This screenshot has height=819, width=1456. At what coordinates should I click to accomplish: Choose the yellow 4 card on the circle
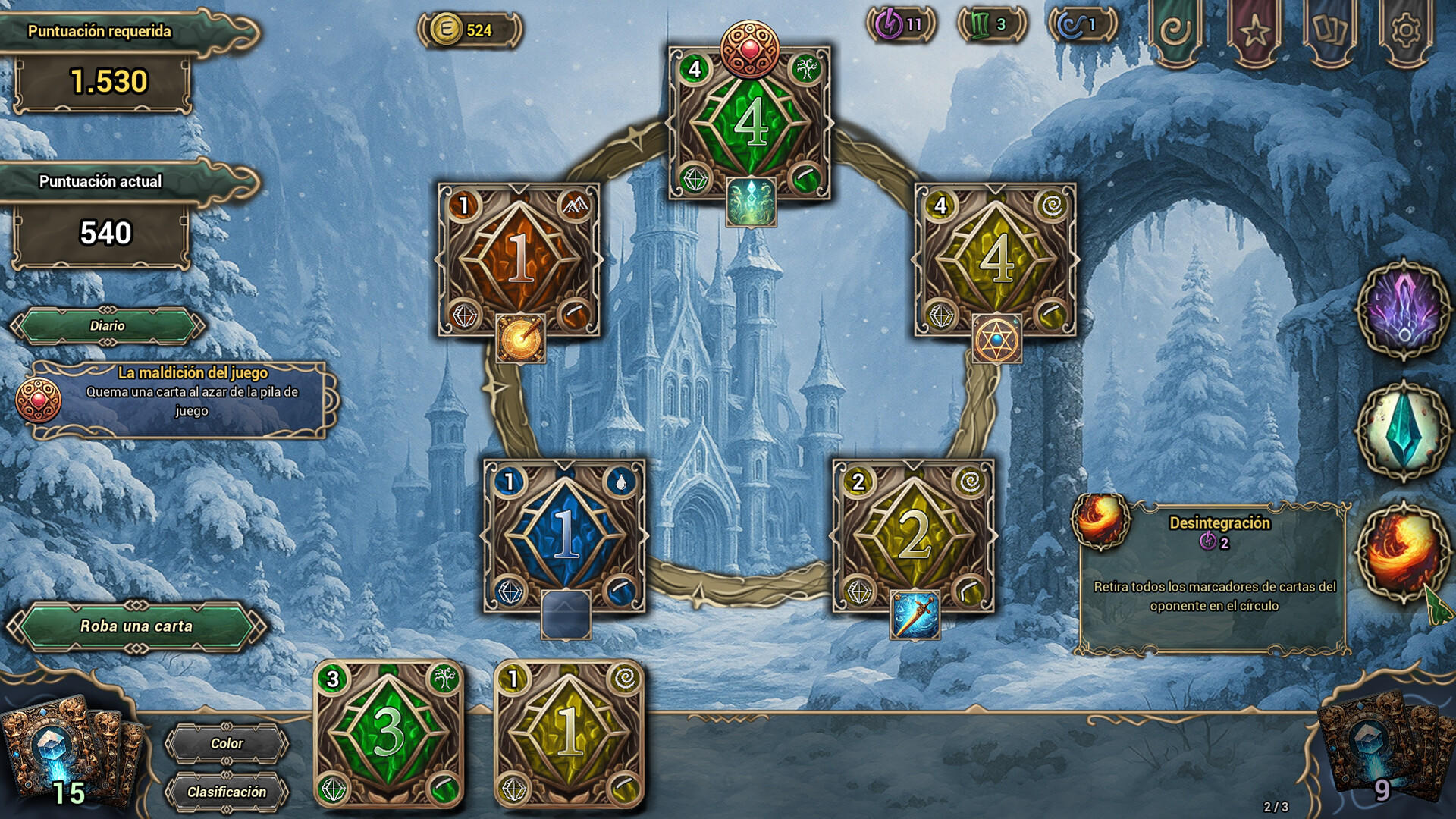(x=996, y=259)
